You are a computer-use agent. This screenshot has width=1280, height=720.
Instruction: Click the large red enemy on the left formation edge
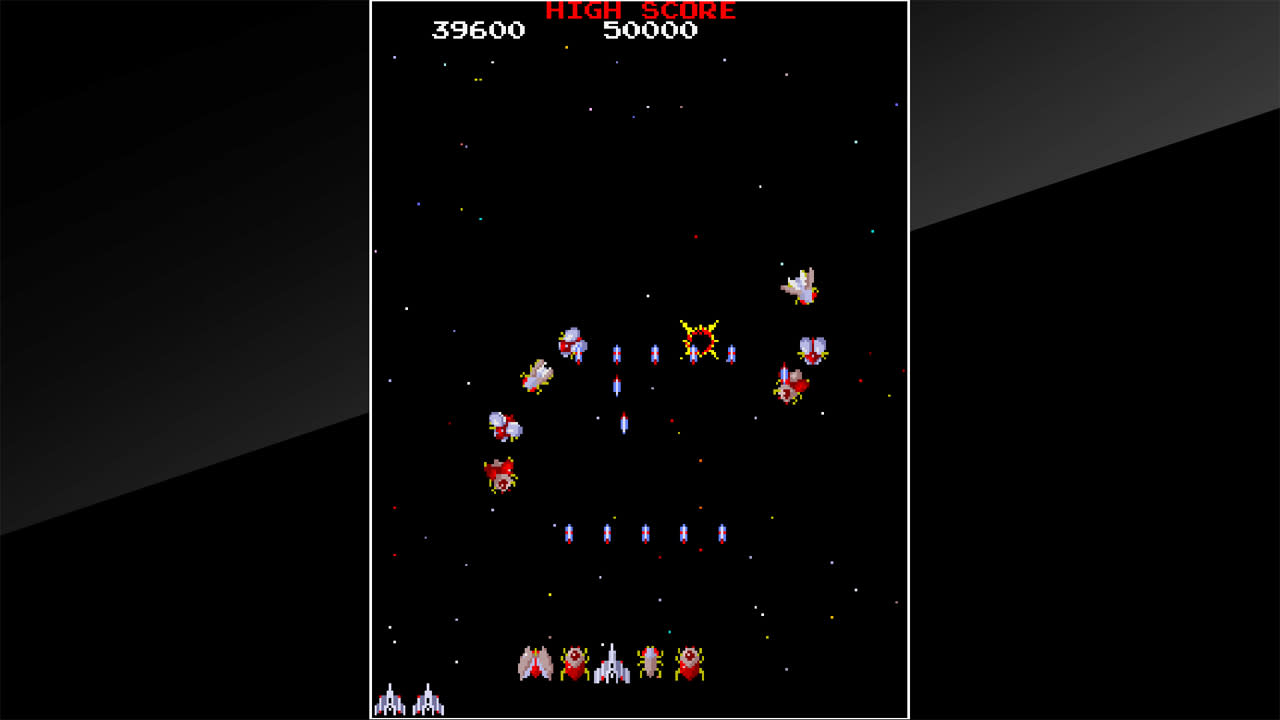coord(498,473)
